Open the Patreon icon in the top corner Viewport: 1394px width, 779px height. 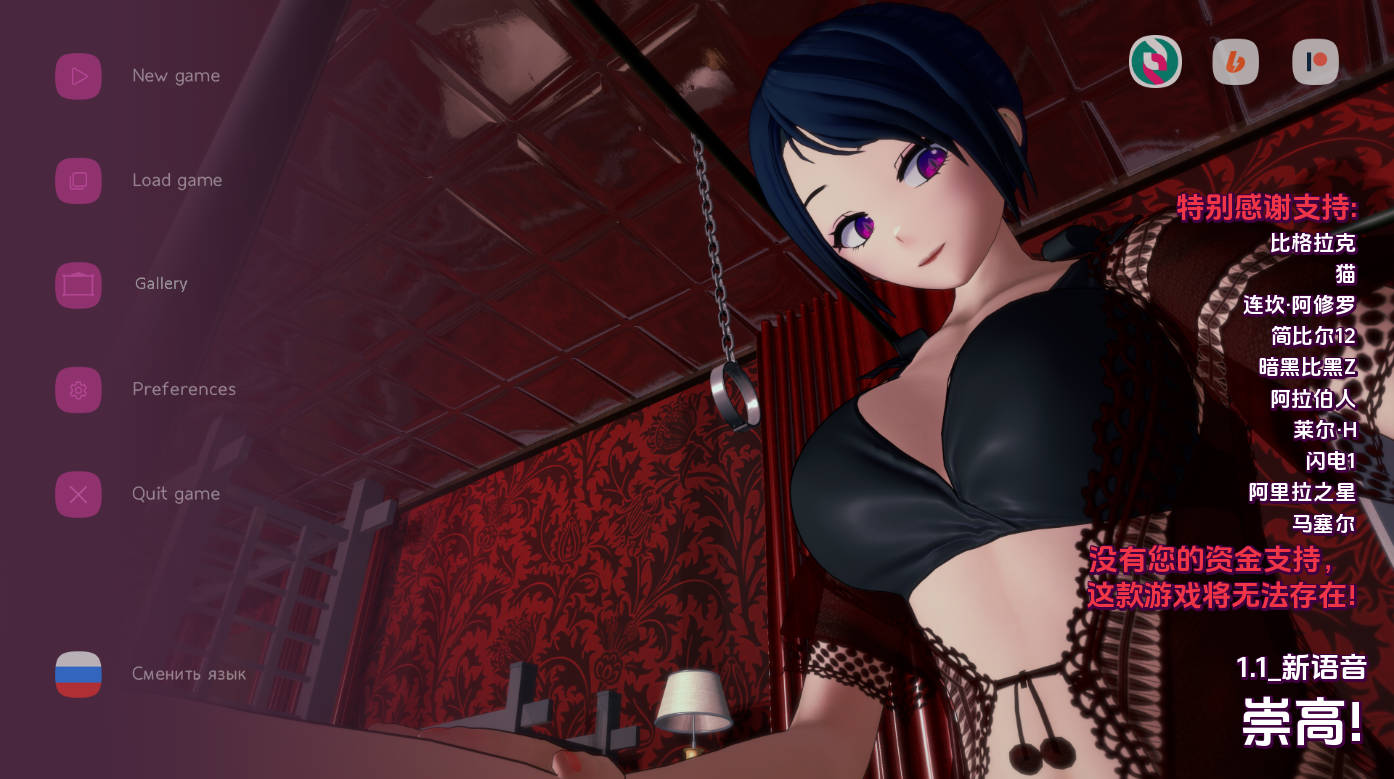click(x=1315, y=61)
